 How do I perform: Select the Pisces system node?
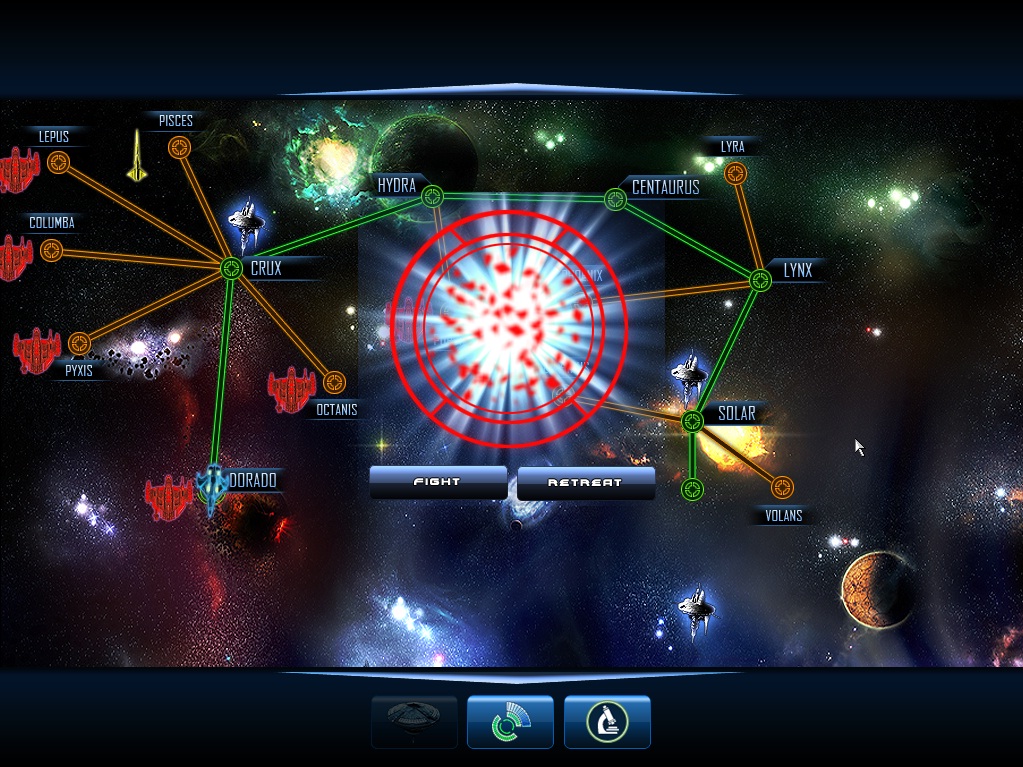click(179, 148)
